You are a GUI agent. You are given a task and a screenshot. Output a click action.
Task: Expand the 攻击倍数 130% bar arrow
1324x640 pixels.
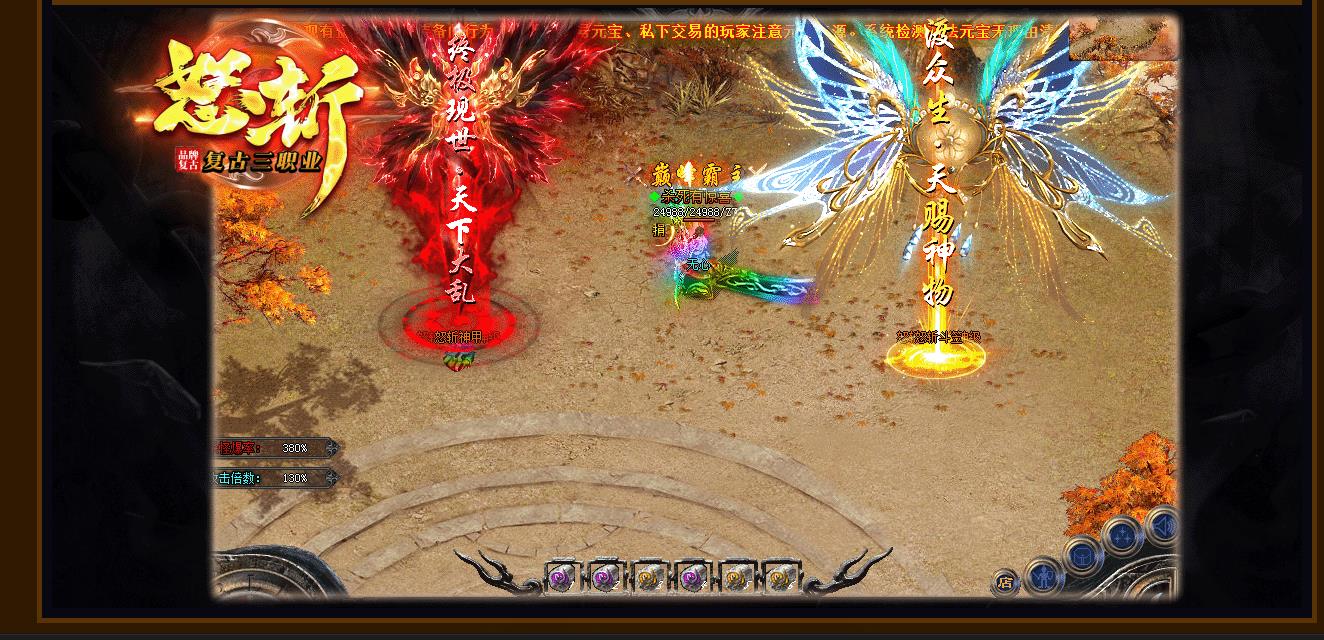coord(331,478)
